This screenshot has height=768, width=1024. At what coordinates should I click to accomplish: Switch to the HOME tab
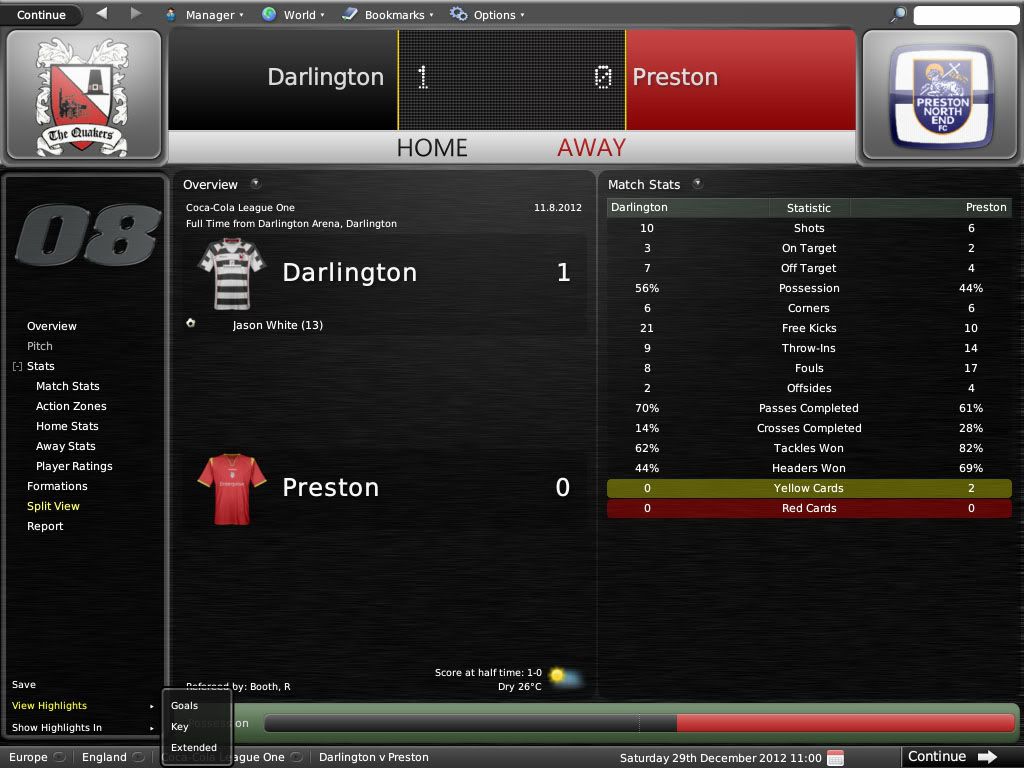432,148
